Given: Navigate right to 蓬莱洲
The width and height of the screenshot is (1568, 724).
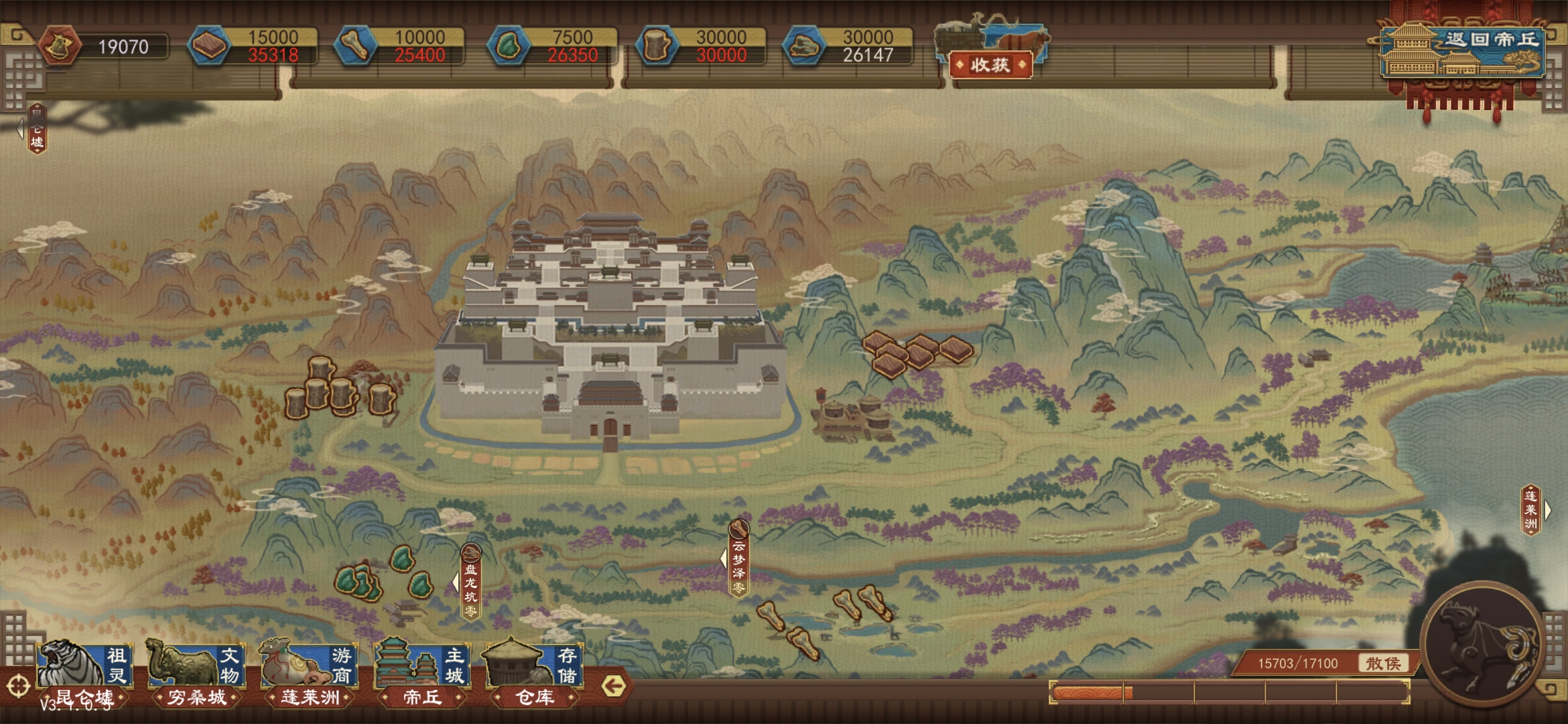Looking at the screenshot, I should pyautogui.click(x=1534, y=510).
